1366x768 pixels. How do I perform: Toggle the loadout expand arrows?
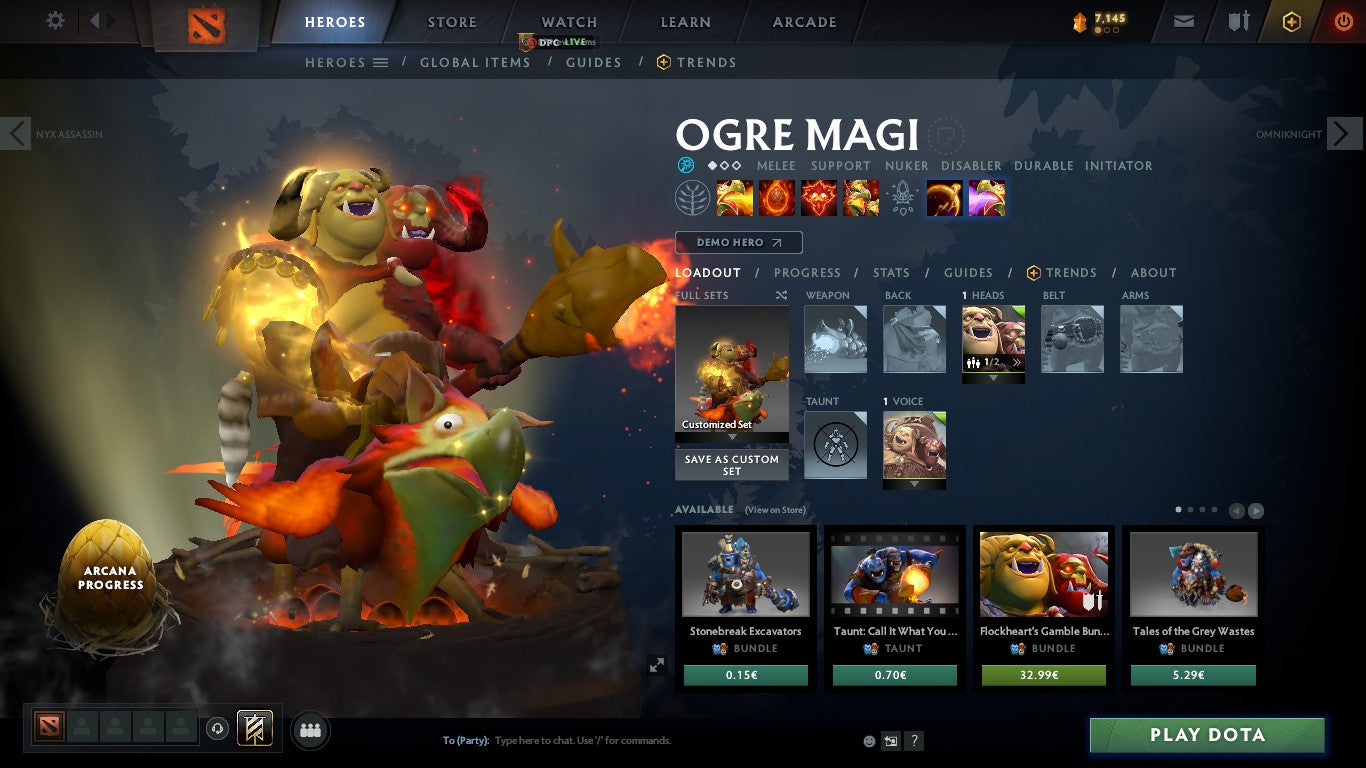coord(658,664)
